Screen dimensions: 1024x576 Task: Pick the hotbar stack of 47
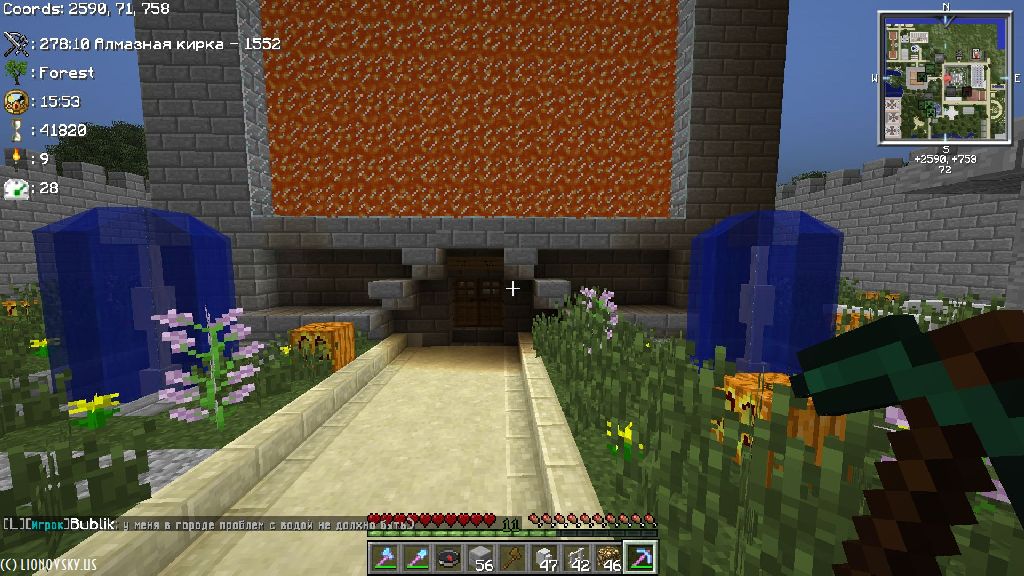coord(545,557)
